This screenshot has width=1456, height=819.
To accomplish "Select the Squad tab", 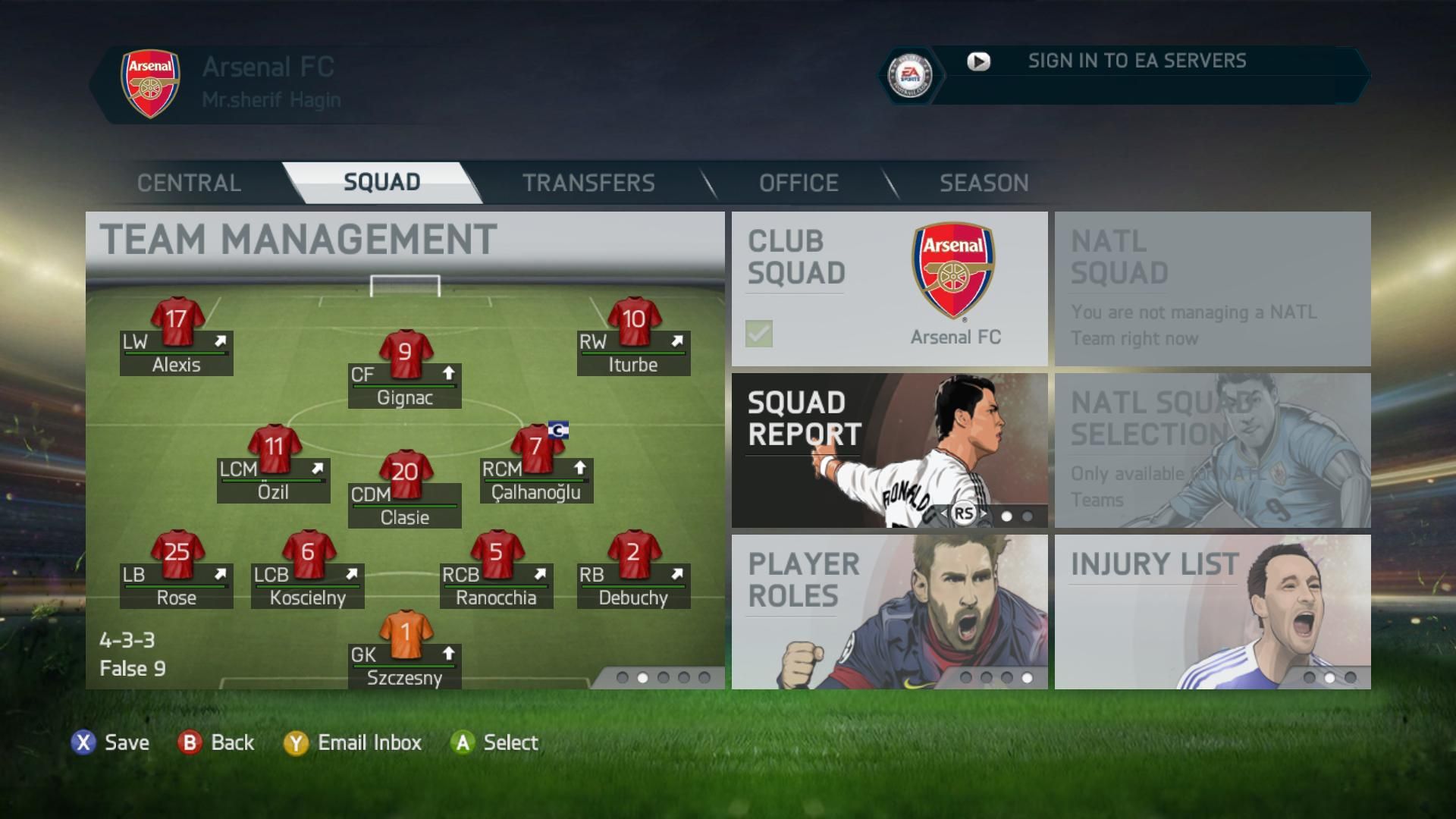I will pos(381,183).
